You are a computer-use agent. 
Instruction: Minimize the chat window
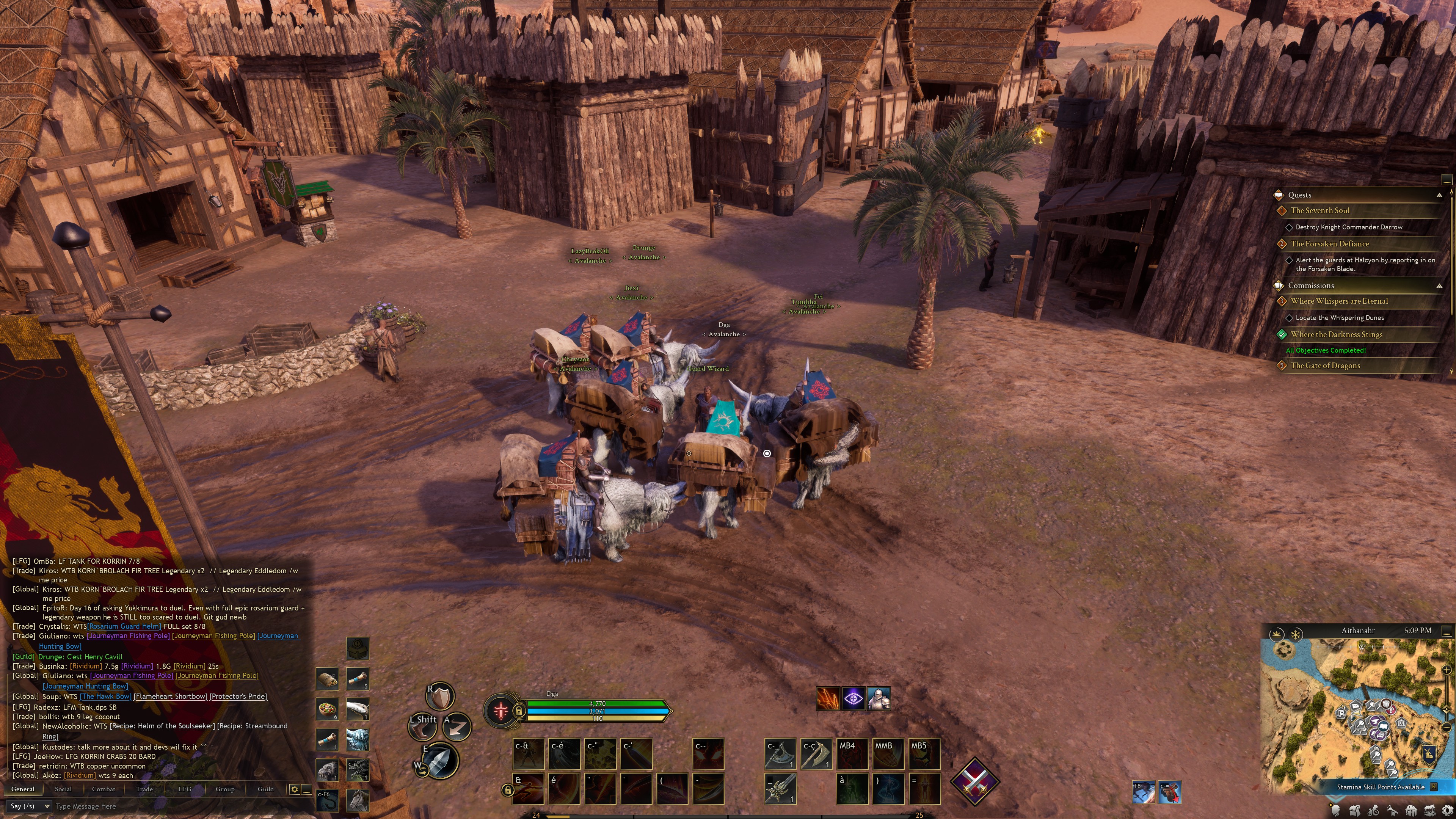306,789
